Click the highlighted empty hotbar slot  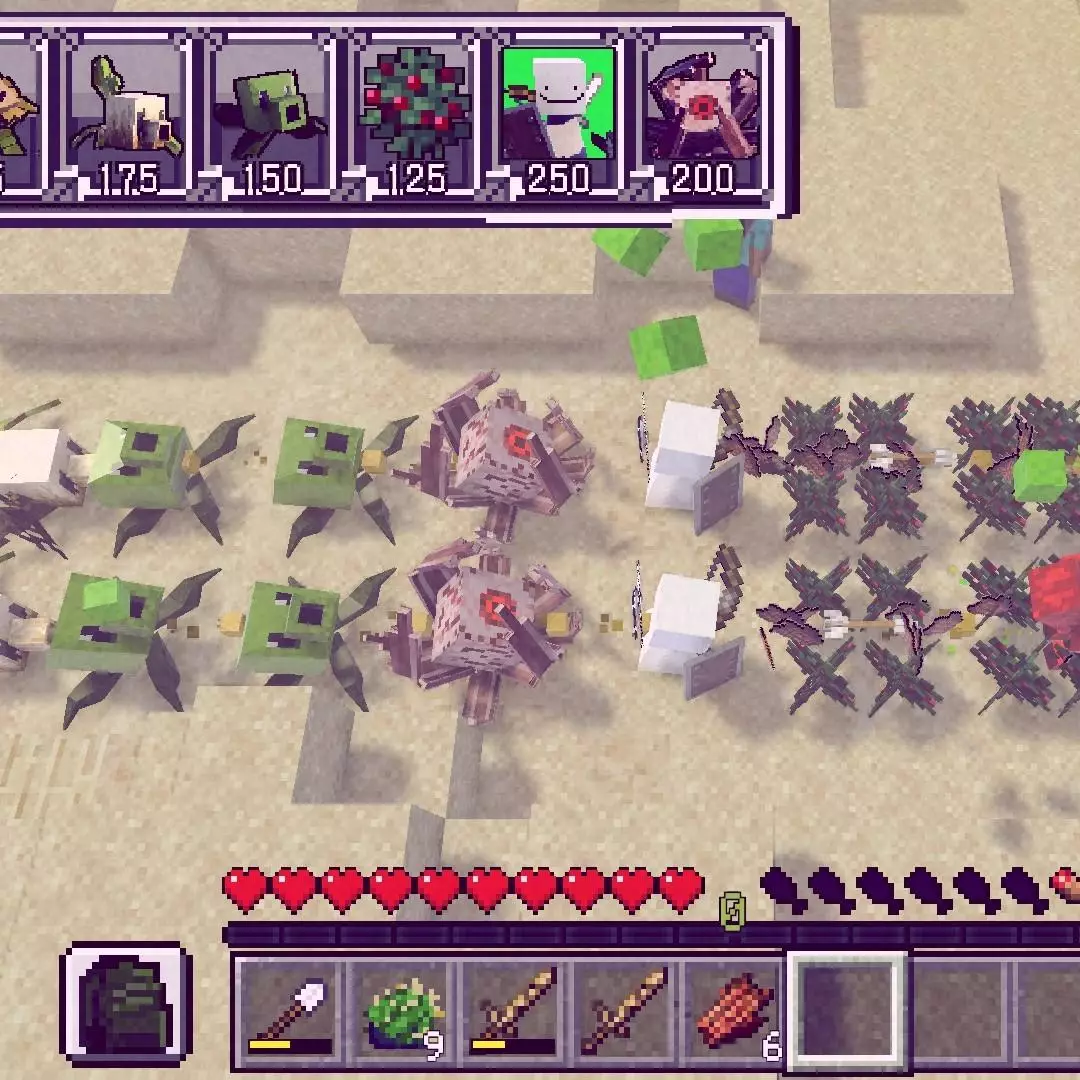tap(847, 1011)
